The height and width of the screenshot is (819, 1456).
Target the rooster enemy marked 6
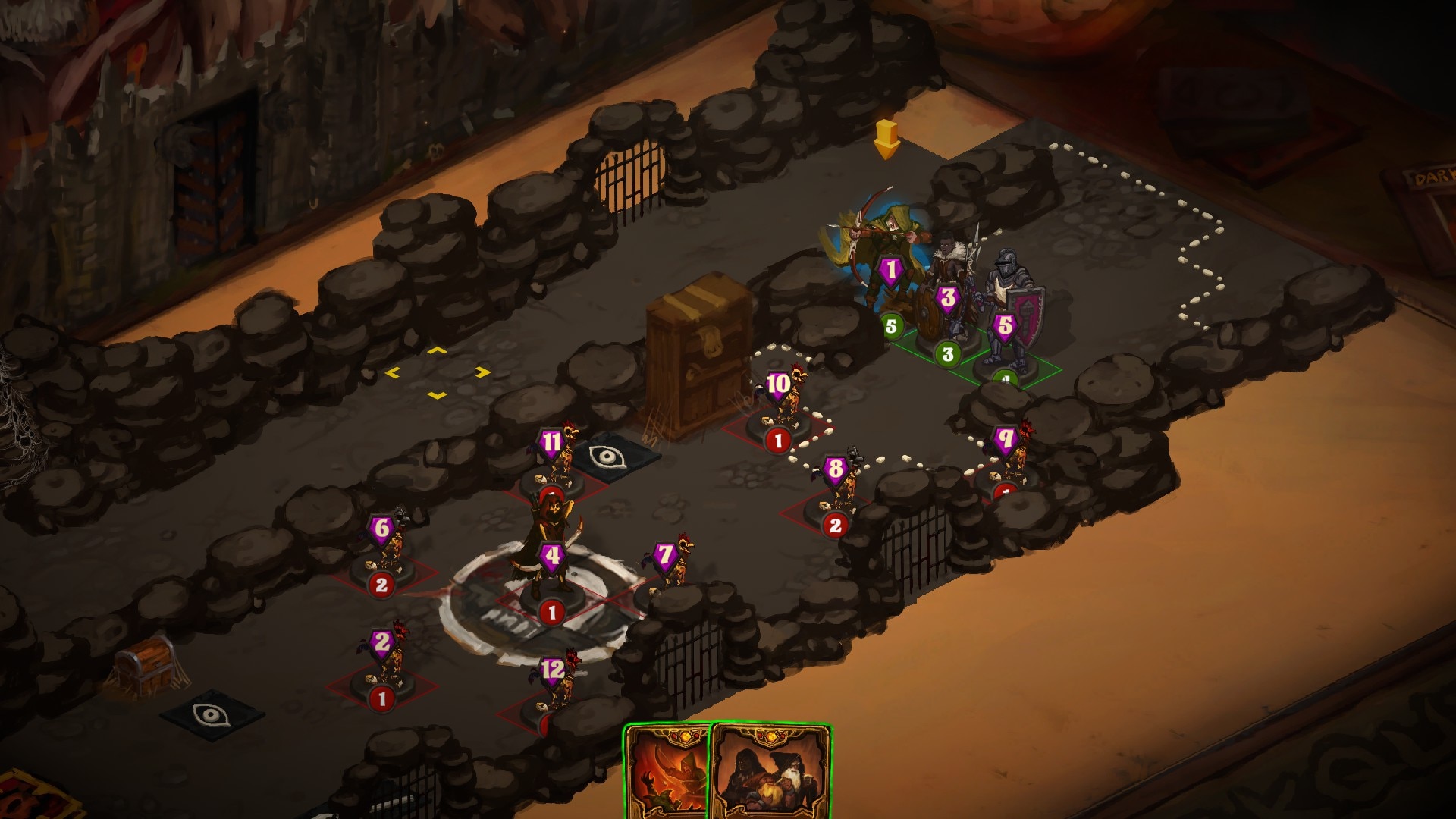coord(388,546)
